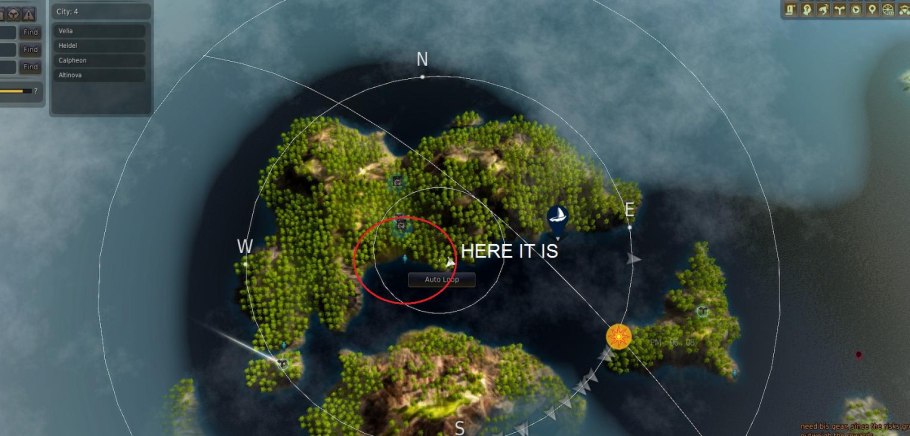Toggle the map pin filter icon
Image resolution: width=910 pixels, height=436 pixels.
point(873,10)
